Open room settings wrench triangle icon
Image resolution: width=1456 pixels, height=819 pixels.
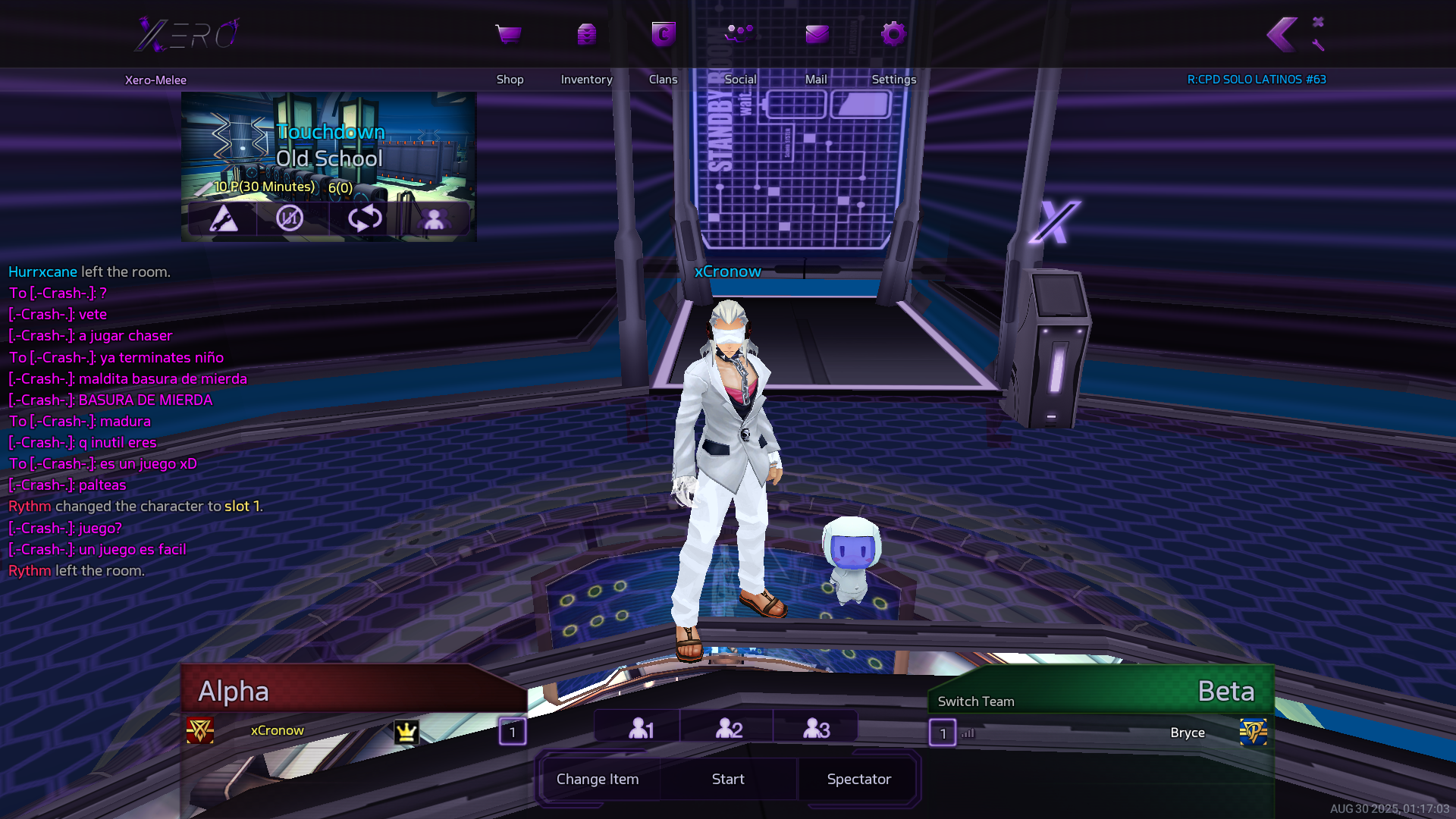click(223, 218)
